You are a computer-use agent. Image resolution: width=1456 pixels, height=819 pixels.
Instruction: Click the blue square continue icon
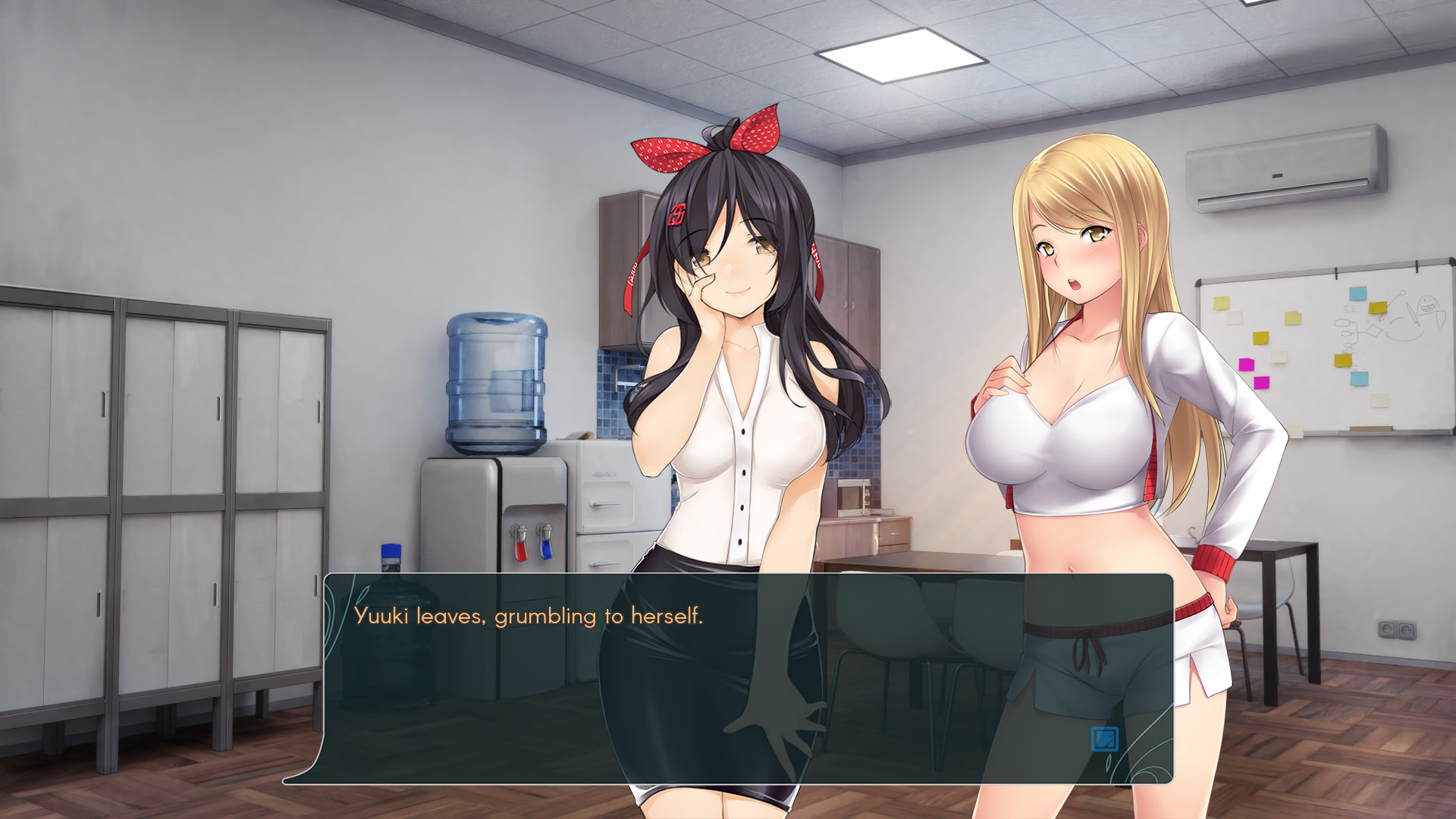tap(1104, 739)
